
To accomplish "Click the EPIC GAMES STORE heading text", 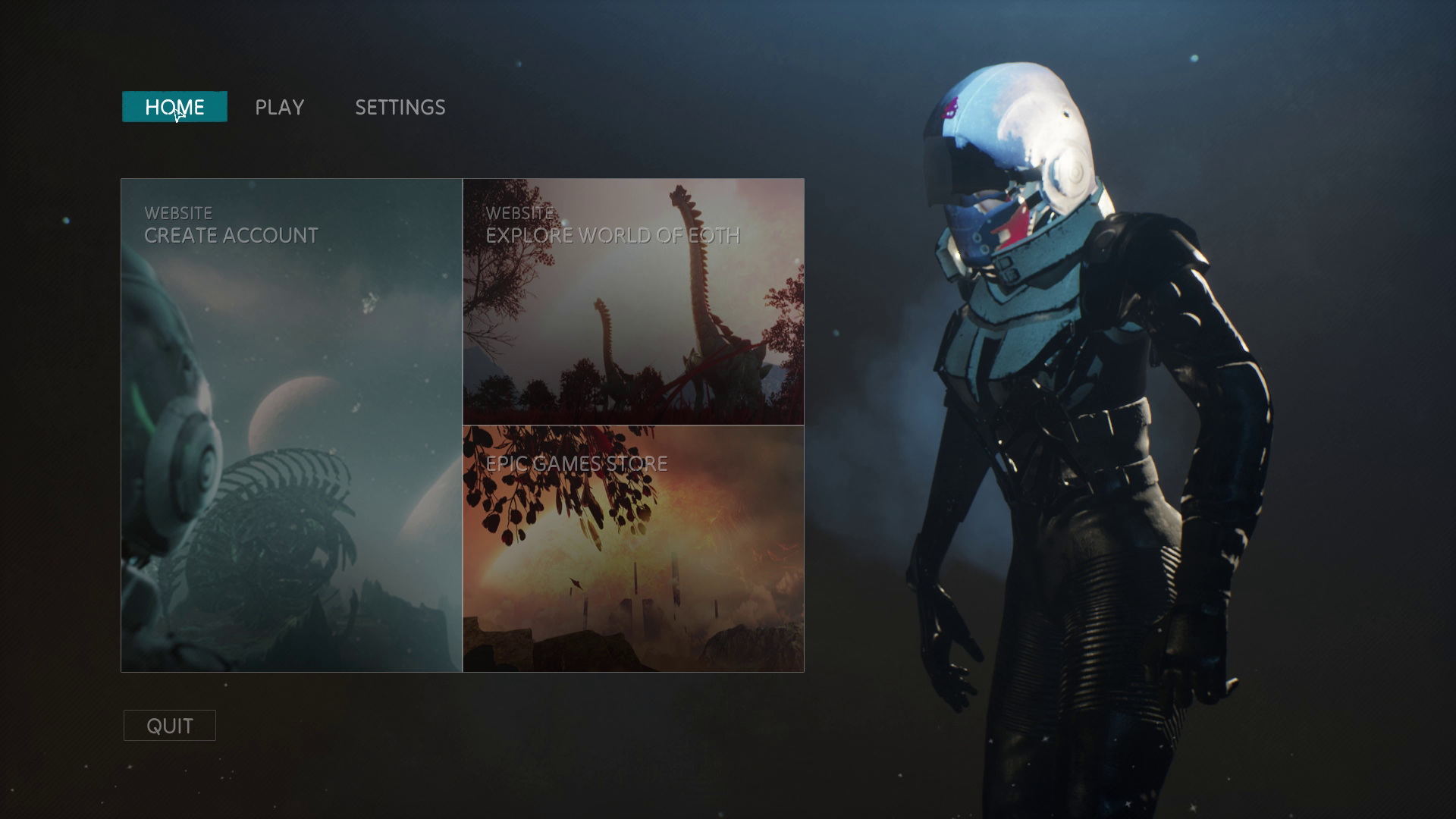I will click(579, 461).
